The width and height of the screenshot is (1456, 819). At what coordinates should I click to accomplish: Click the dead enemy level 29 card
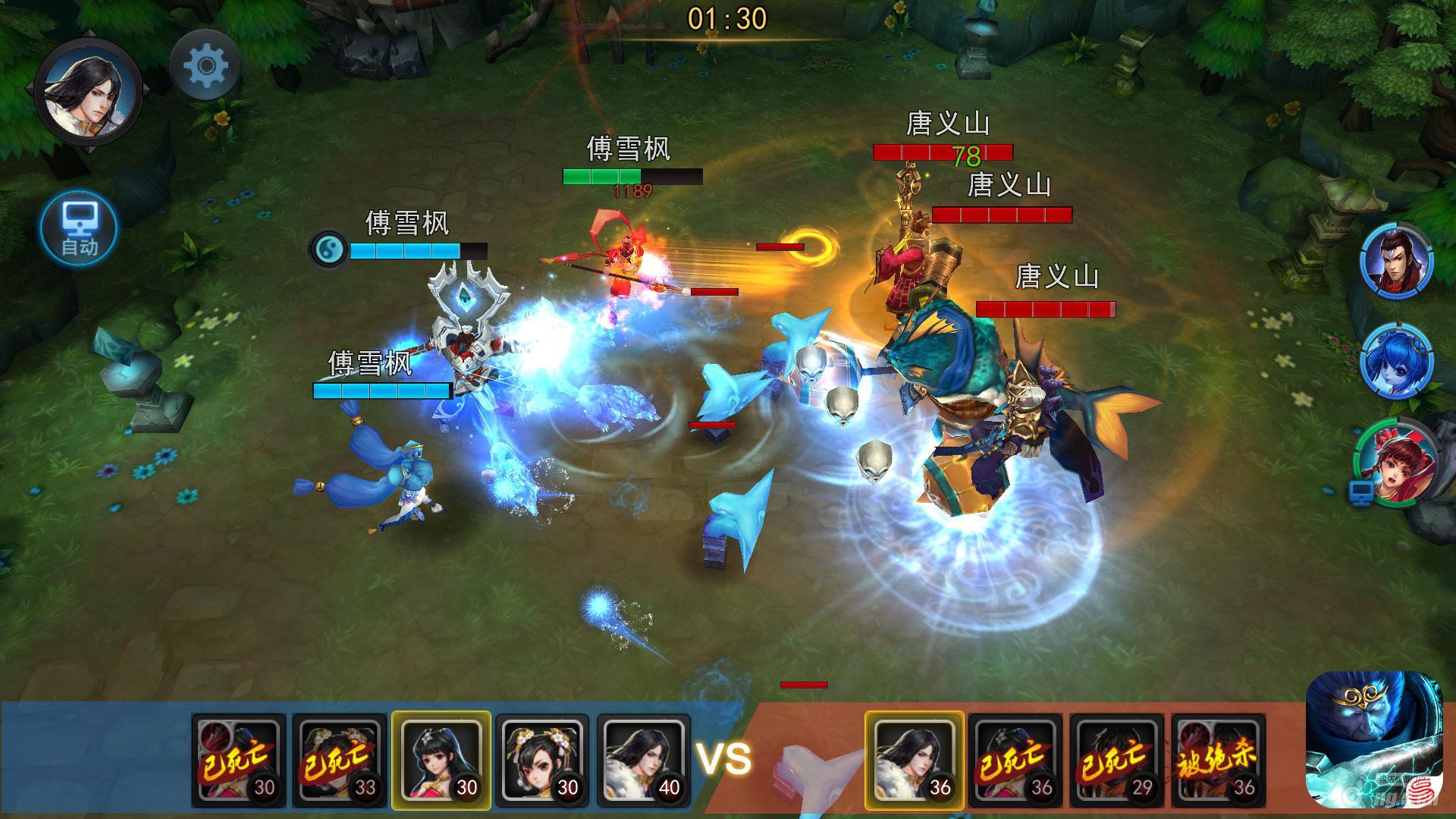1117,761
